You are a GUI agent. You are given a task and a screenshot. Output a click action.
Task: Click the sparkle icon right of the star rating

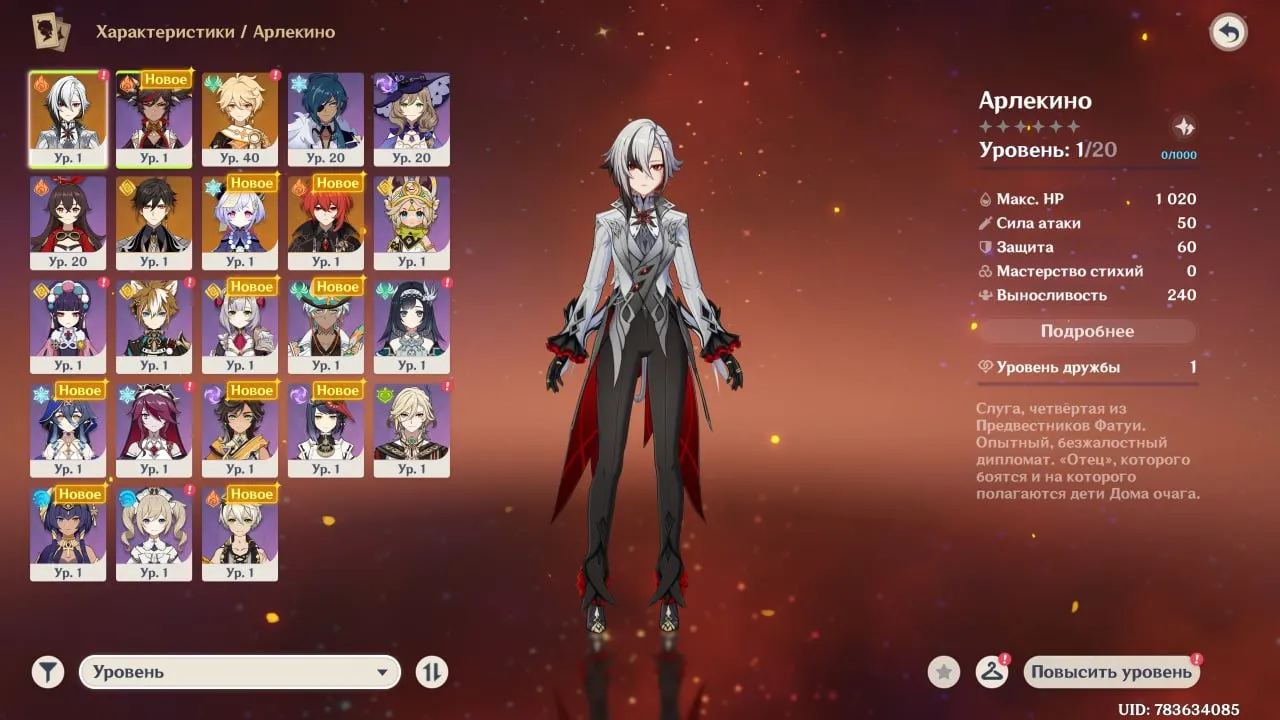(x=1185, y=126)
